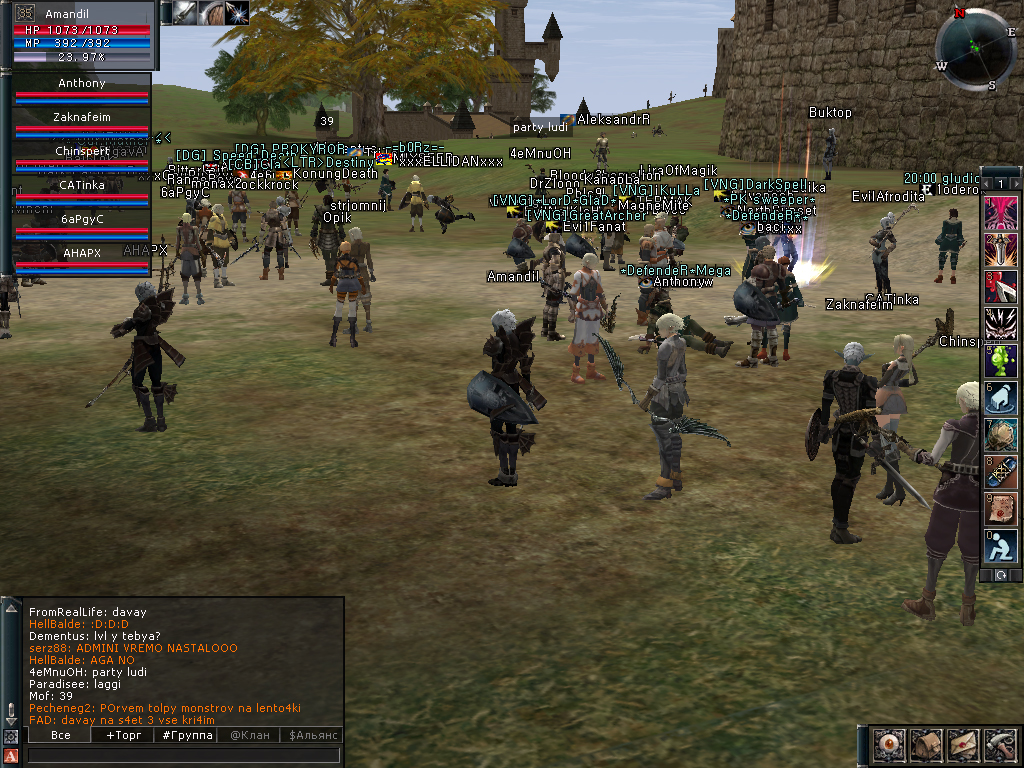The height and width of the screenshot is (768, 1024).
Task: Show the Все all-chat tab
Action: (x=60, y=735)
